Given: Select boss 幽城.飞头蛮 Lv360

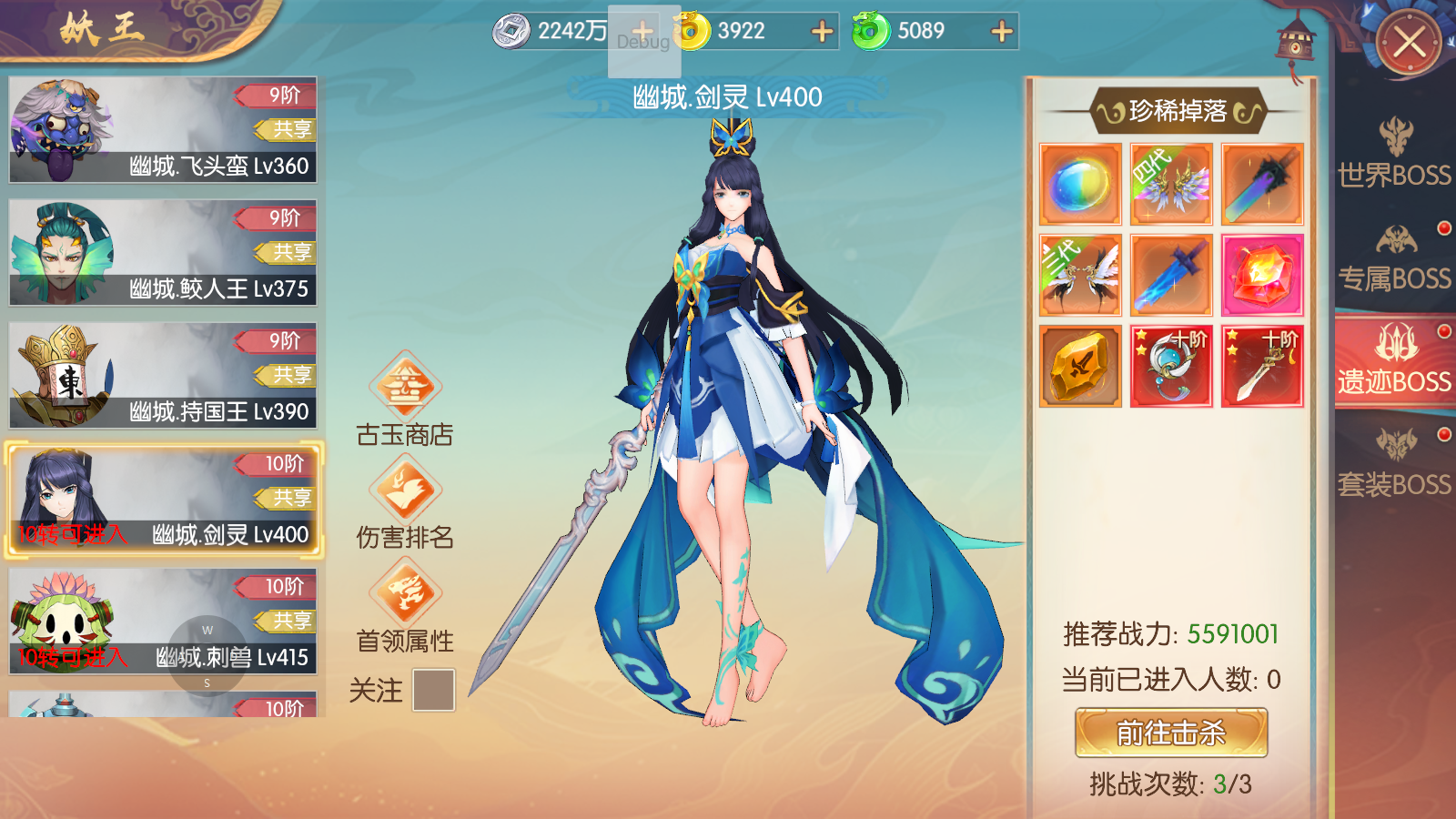Looking at the screenshot, I should (x=163, y=130).
